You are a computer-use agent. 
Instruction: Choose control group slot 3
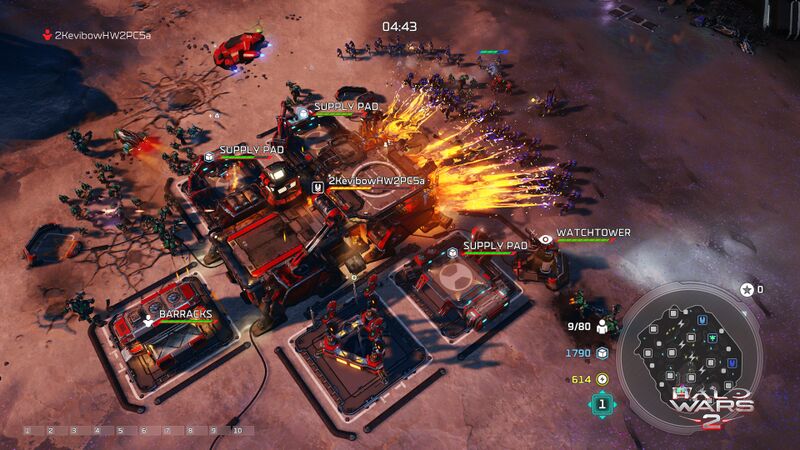click(x=74, y=431)
